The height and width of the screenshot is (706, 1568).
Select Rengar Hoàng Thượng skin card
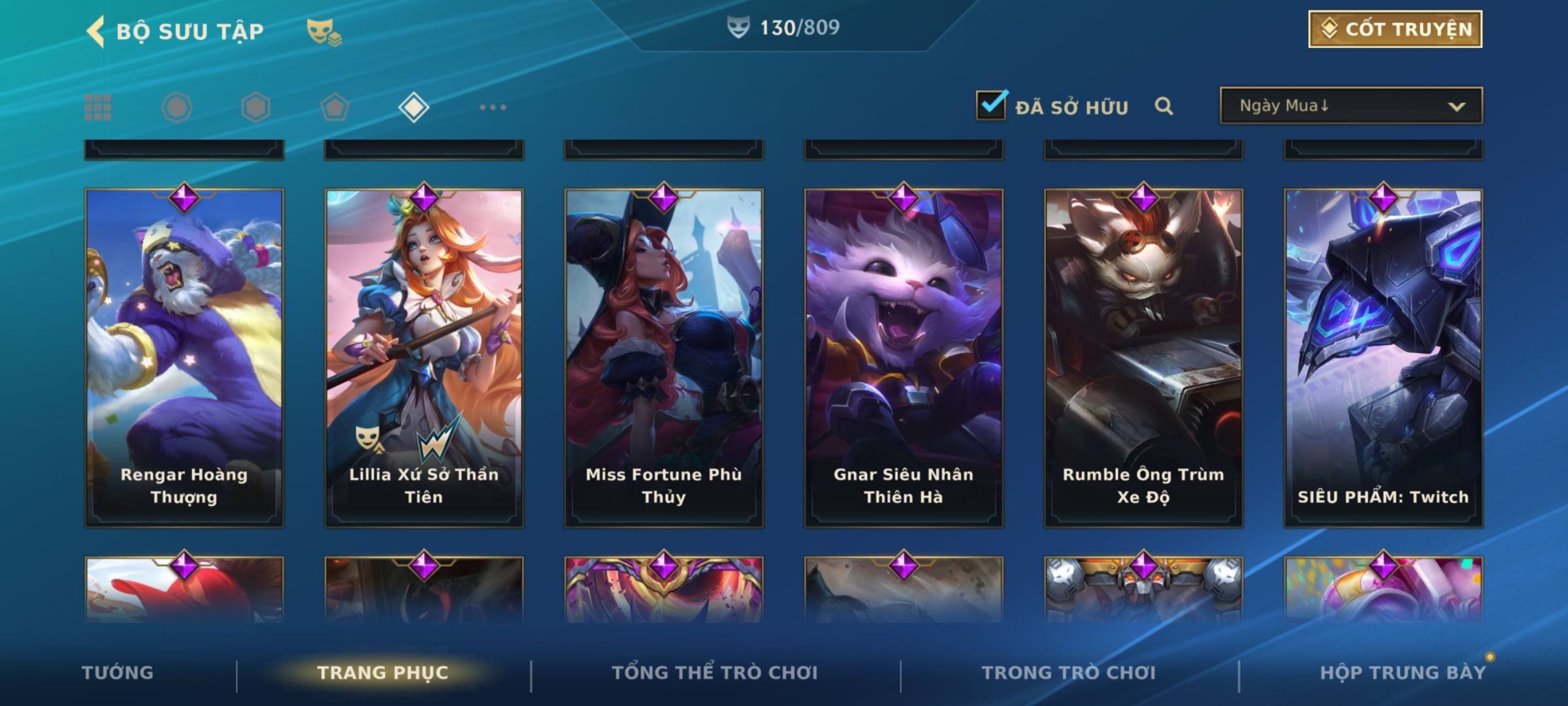[184, 358]
